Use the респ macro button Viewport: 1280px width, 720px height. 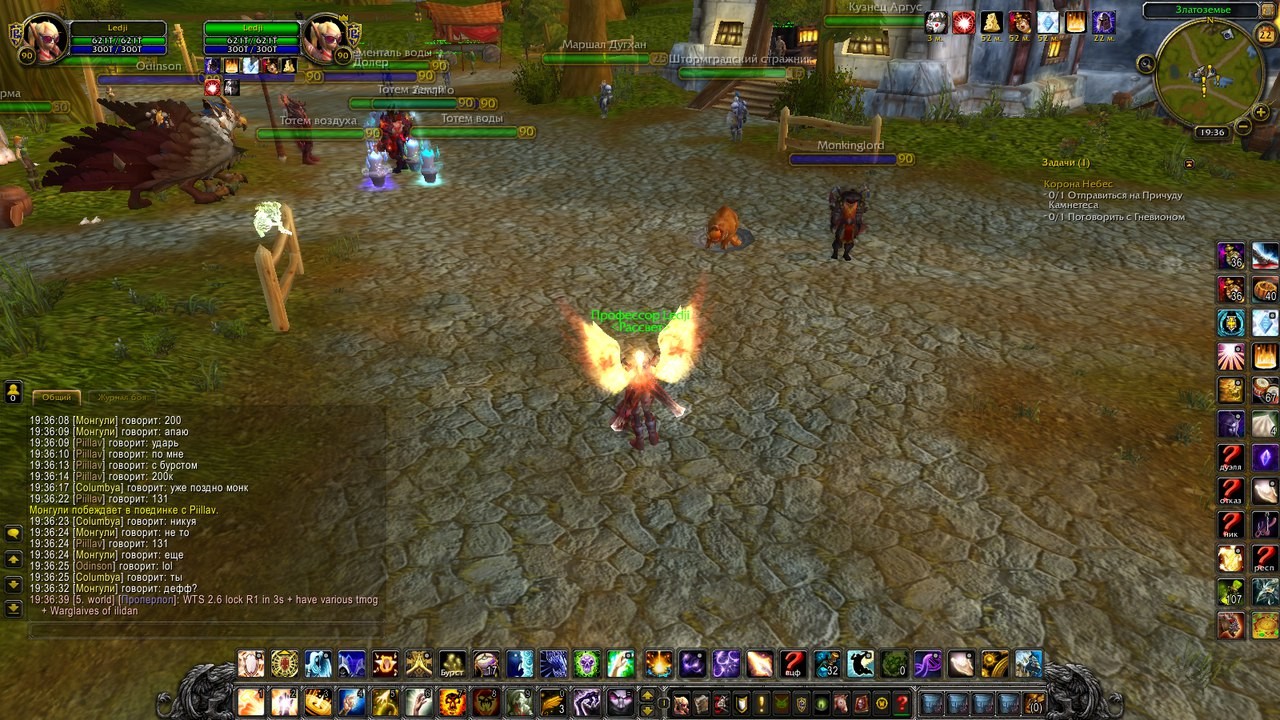(1265, 558)
